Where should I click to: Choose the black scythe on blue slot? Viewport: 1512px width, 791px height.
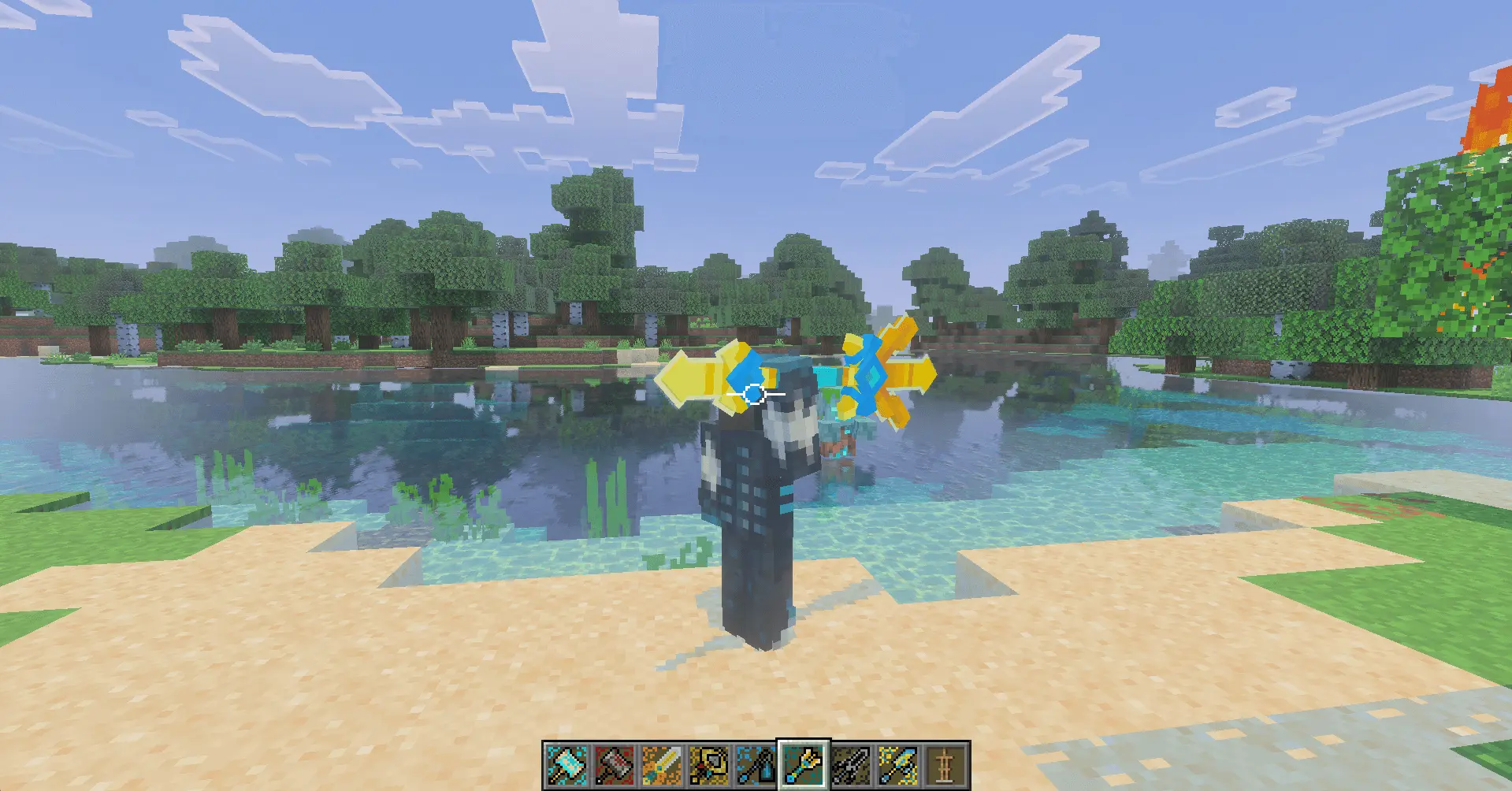[756, 765]
